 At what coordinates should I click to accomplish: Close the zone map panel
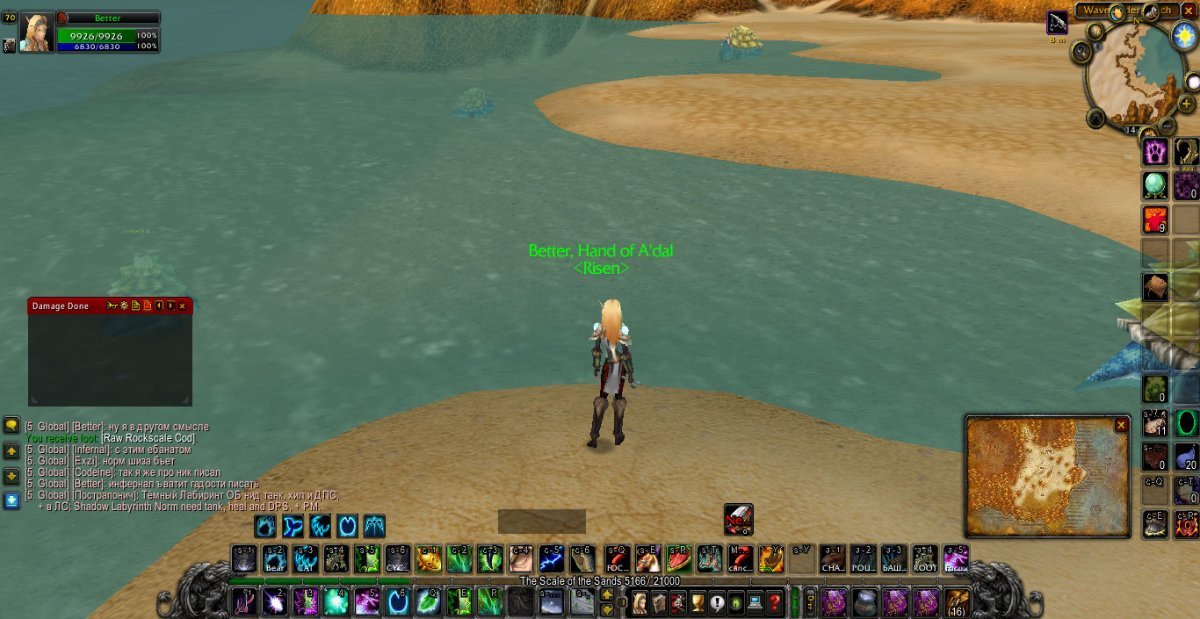1121,425
